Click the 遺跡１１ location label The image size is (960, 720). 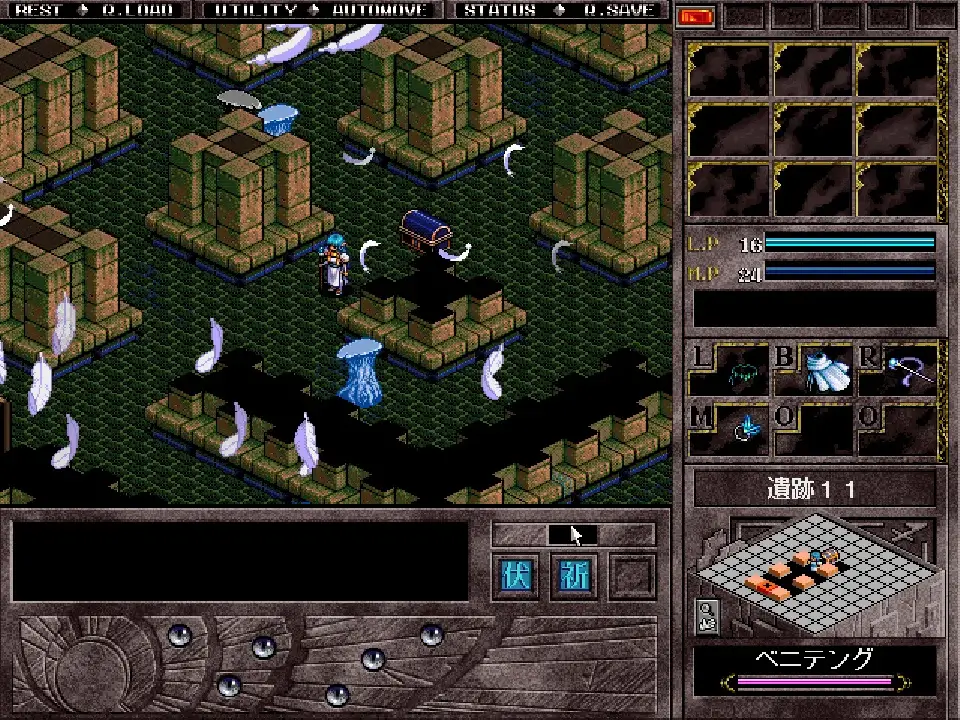pyautogui.click(x=815, y=490)
